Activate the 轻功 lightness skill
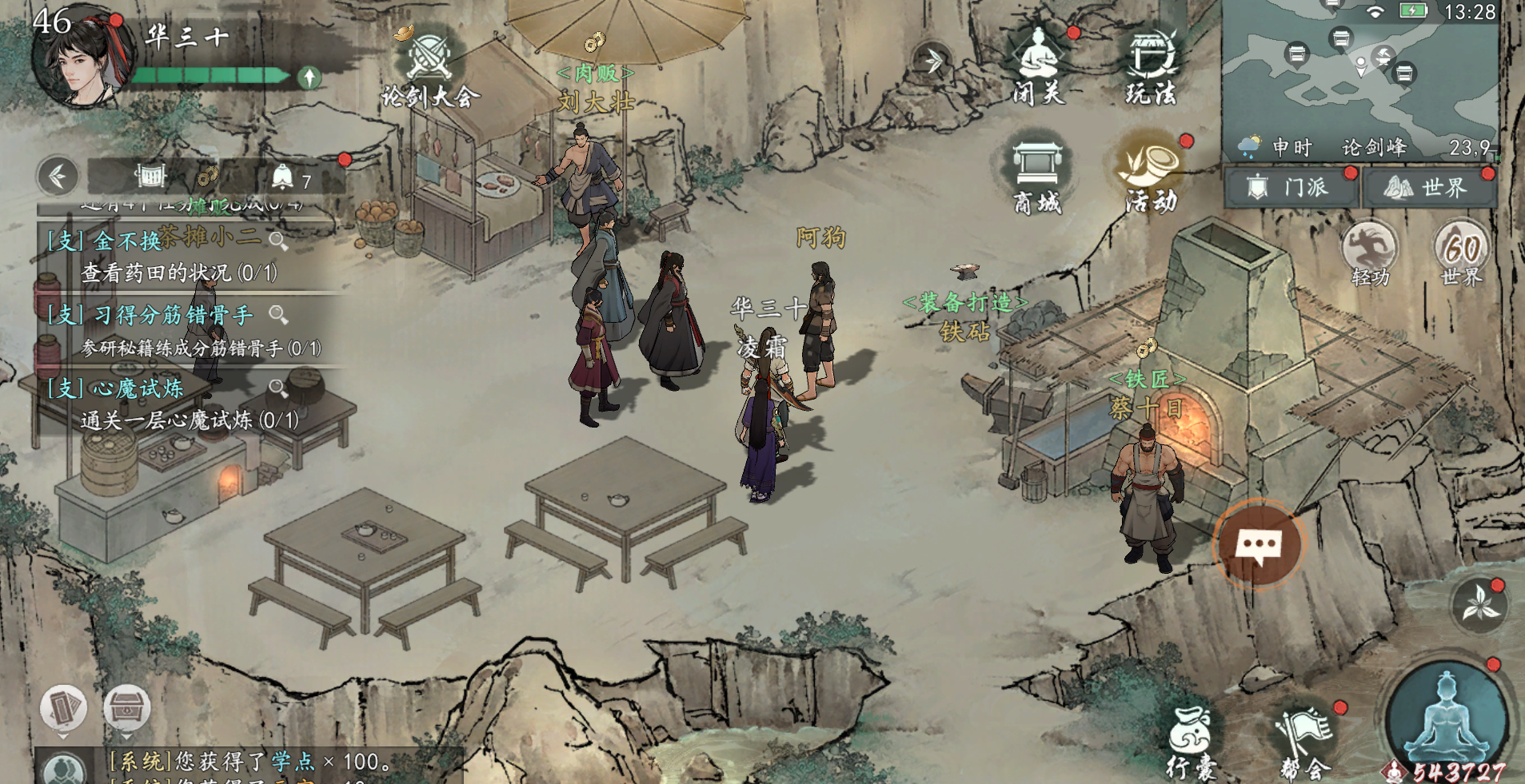Screen dimensions: 1525x784 click(x=1370, y=253)
